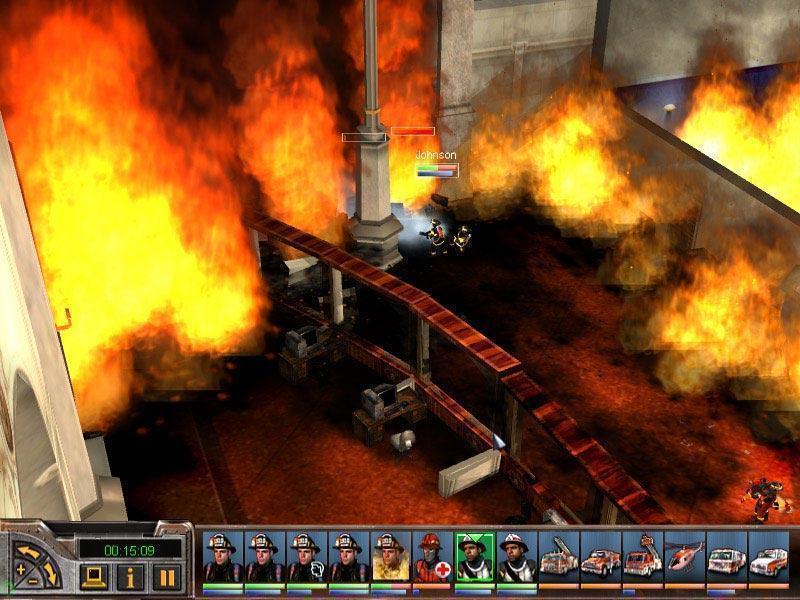
Task: Pause the game with the pause button
Action: 166,576
